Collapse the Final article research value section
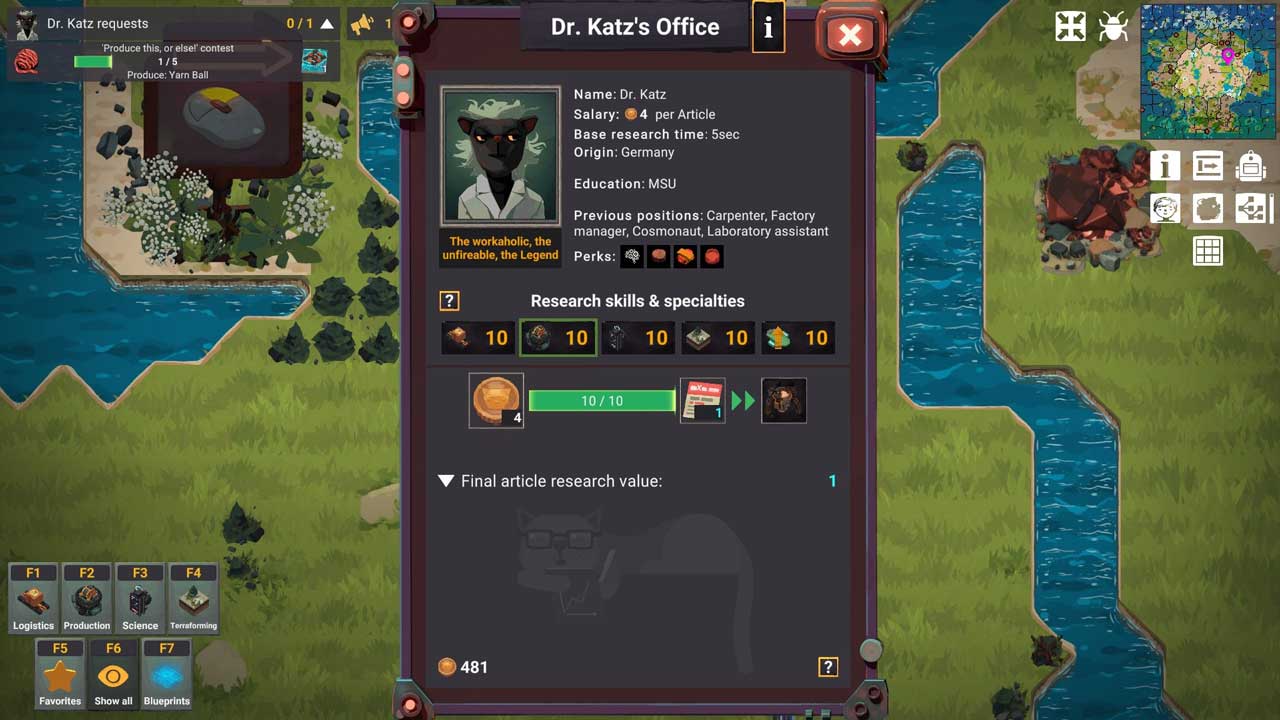The width and height of the screenshot is (1280, 720). pos(446,481)
